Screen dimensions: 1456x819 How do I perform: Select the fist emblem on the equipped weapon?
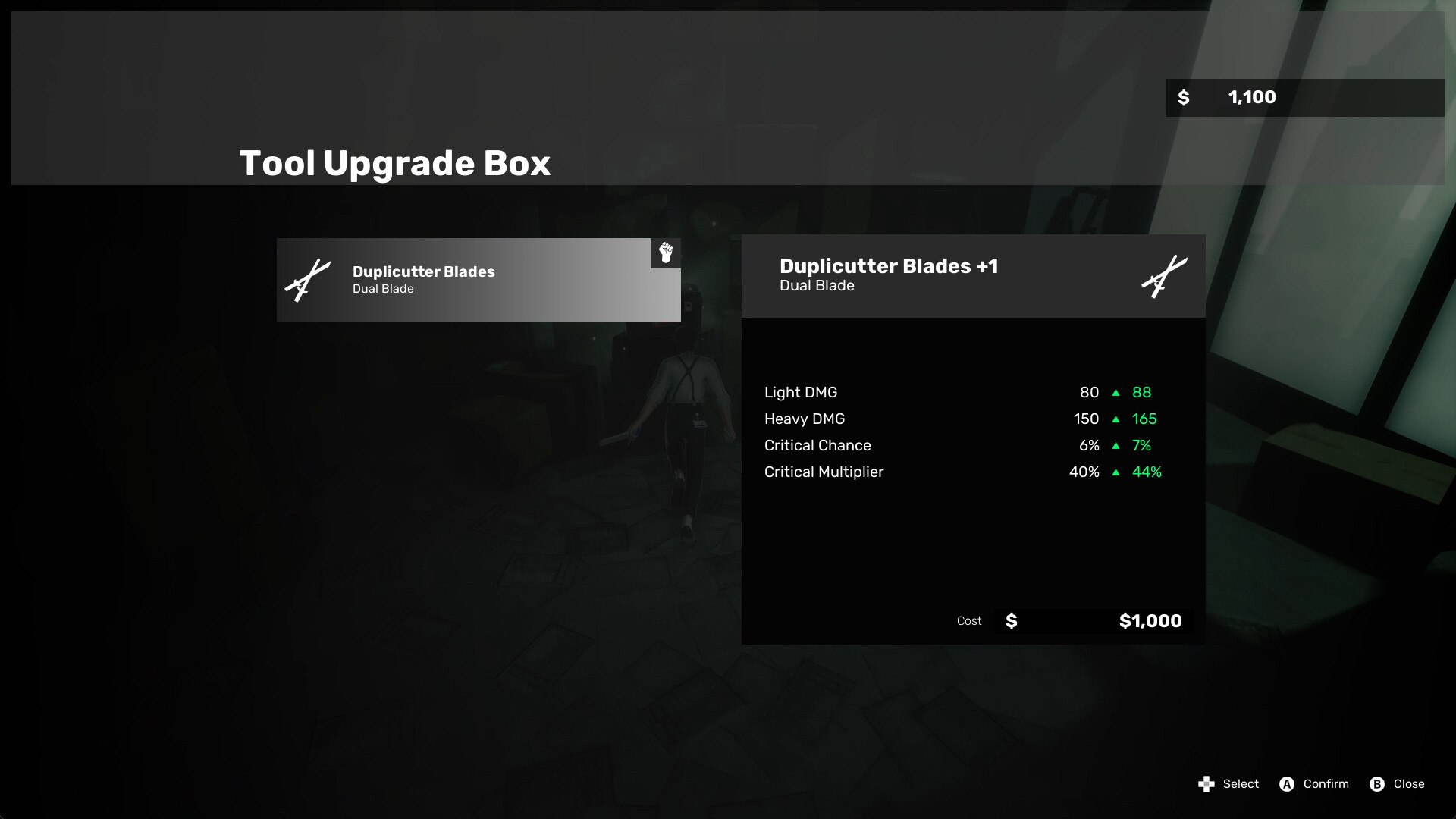pos(665,253)
